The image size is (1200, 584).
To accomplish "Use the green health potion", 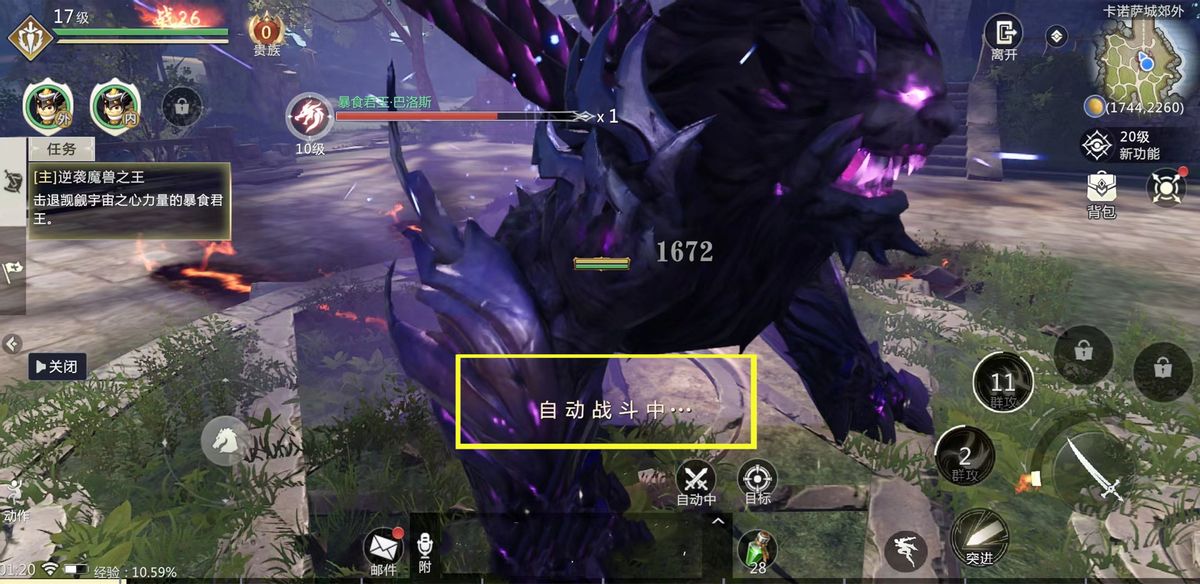I will pyautogui.click(x=757, y=550).
